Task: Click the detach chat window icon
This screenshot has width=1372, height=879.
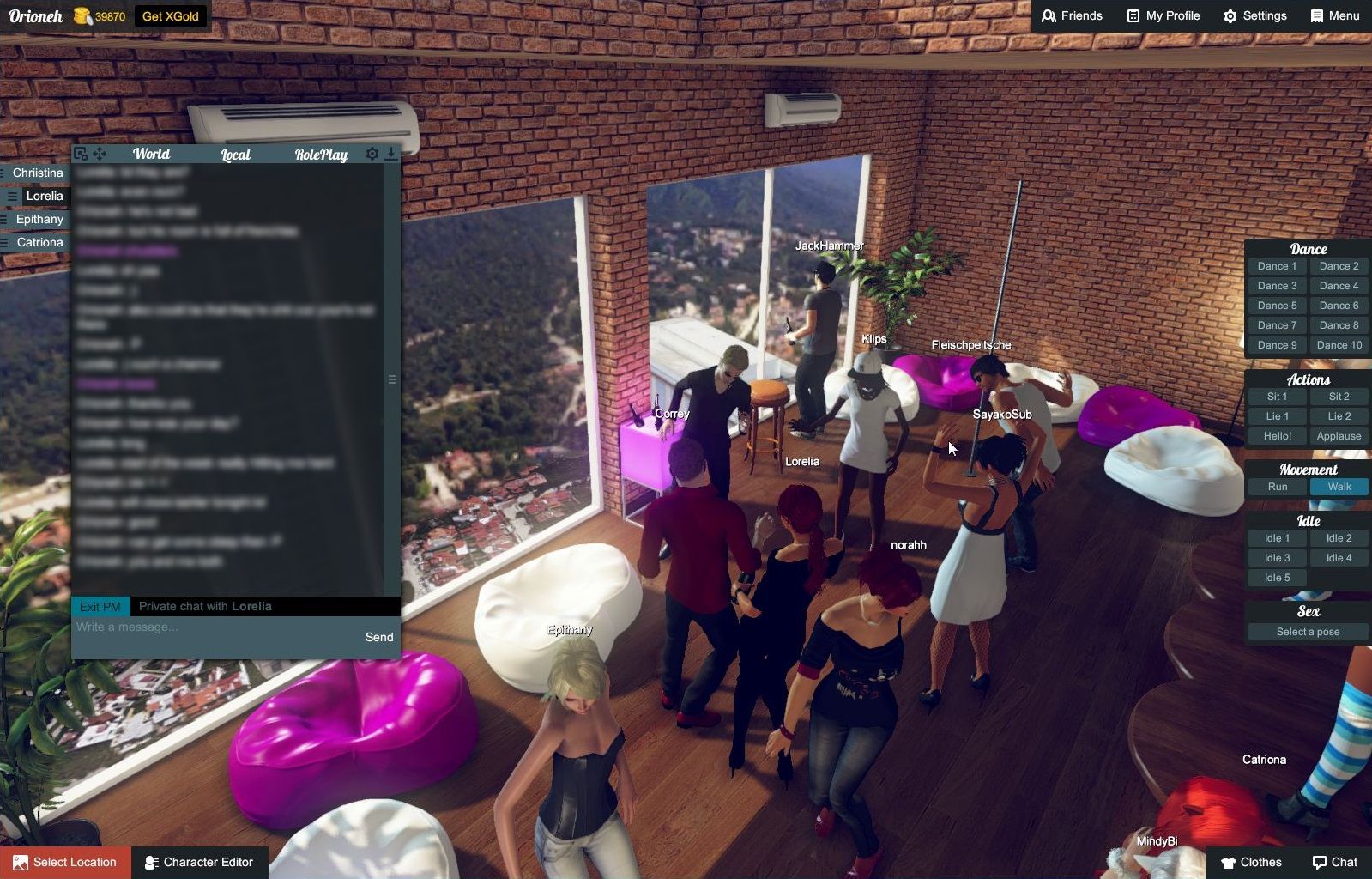Action: tap(80, 153)
